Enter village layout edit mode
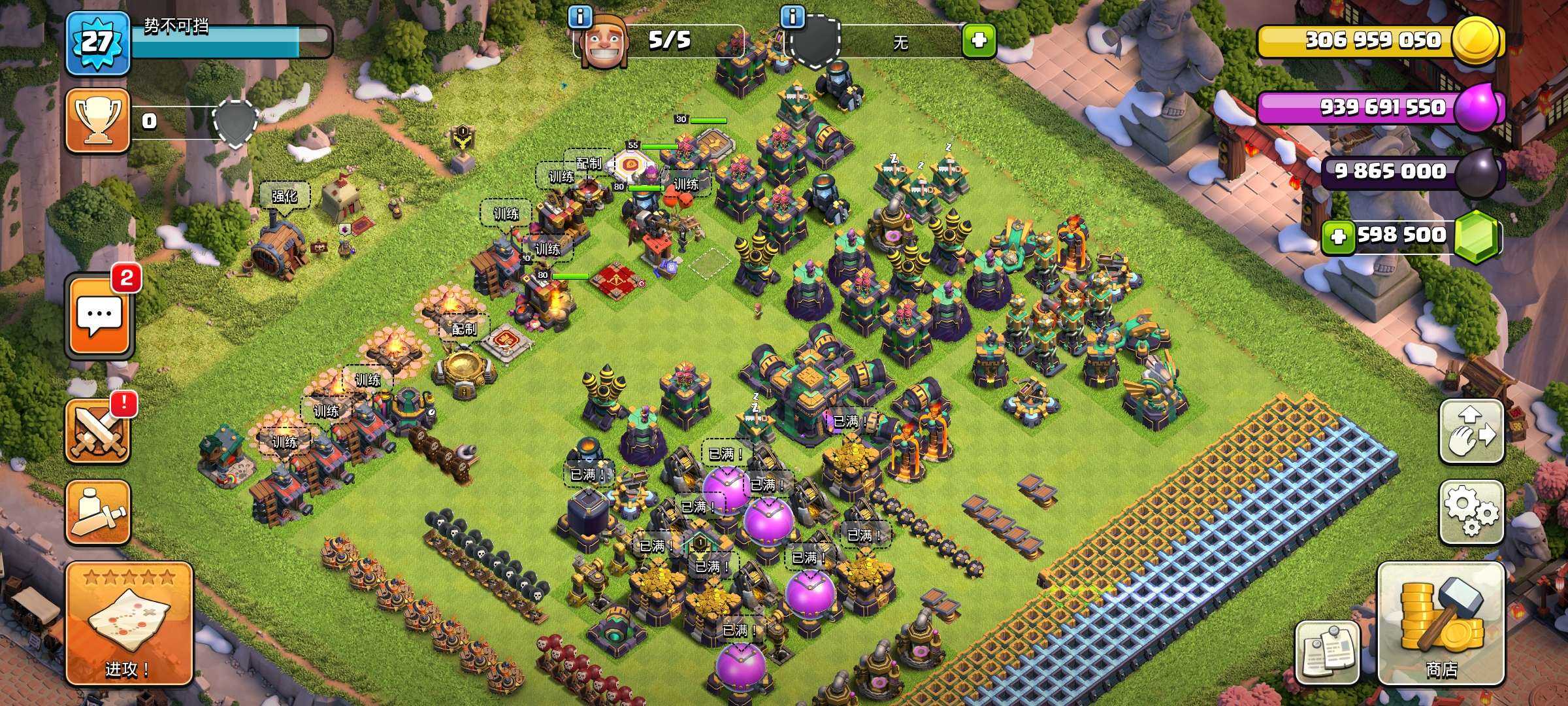The width and height of the screenshot is (1568, 706). click(1471, 431)
